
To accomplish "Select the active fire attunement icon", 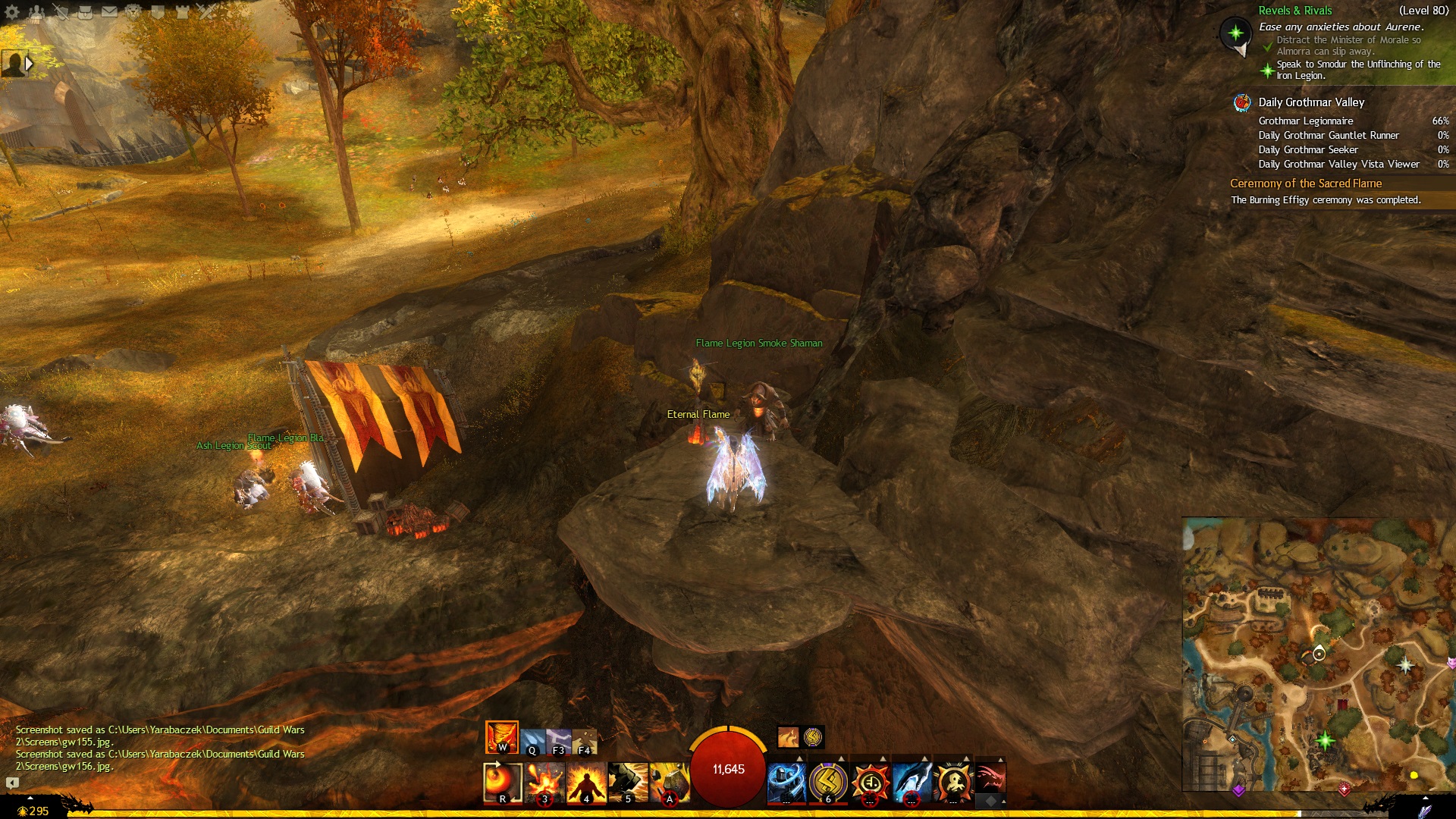I will coord(501,737).
